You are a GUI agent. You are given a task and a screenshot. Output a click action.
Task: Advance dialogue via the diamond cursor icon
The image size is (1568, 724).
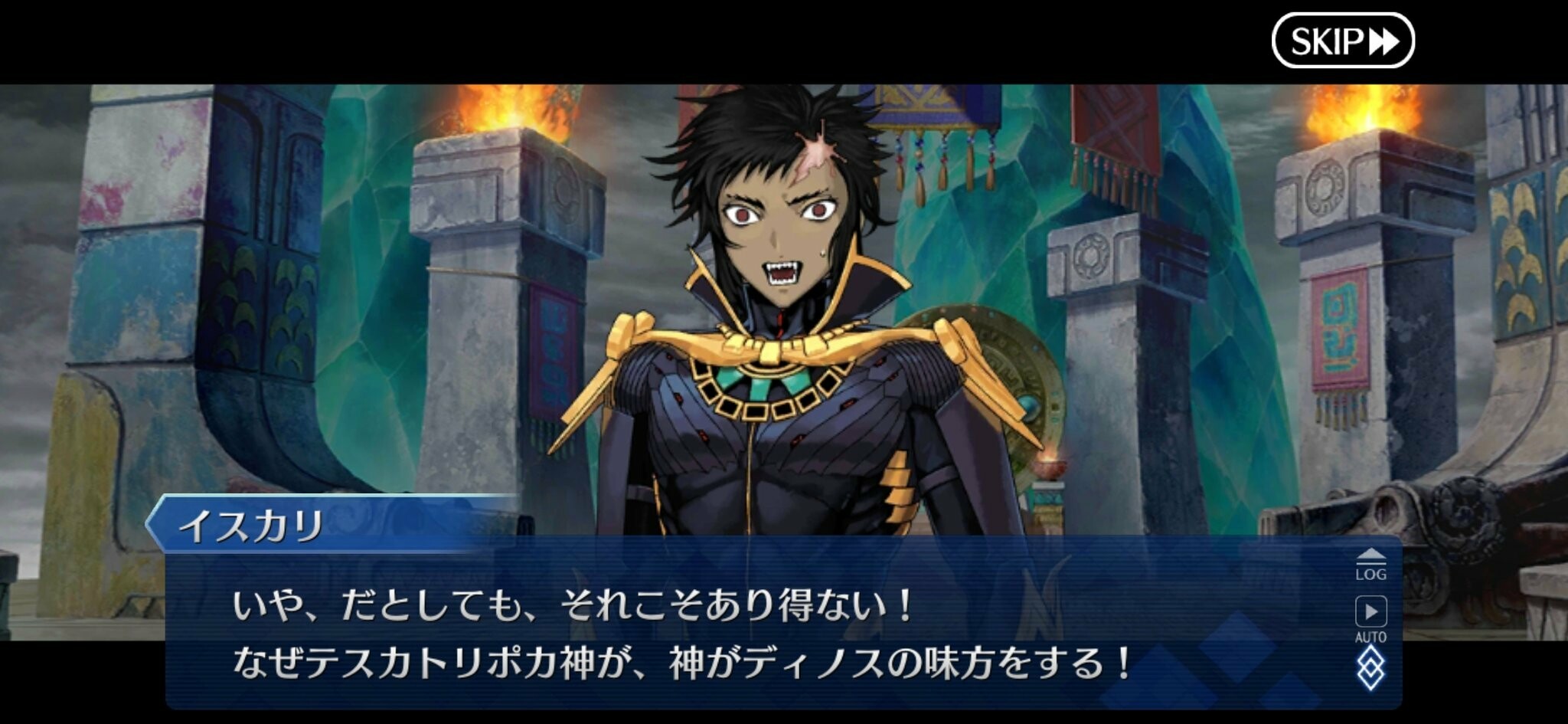click(x=1370, y=667)
